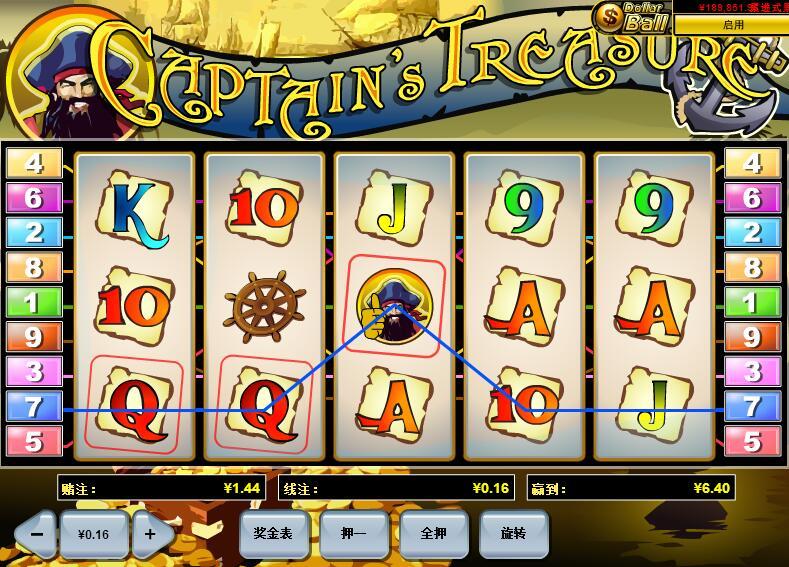Decrease the coin value with the minus button
The width and height of the screenshot is (789, 567).
36,534
